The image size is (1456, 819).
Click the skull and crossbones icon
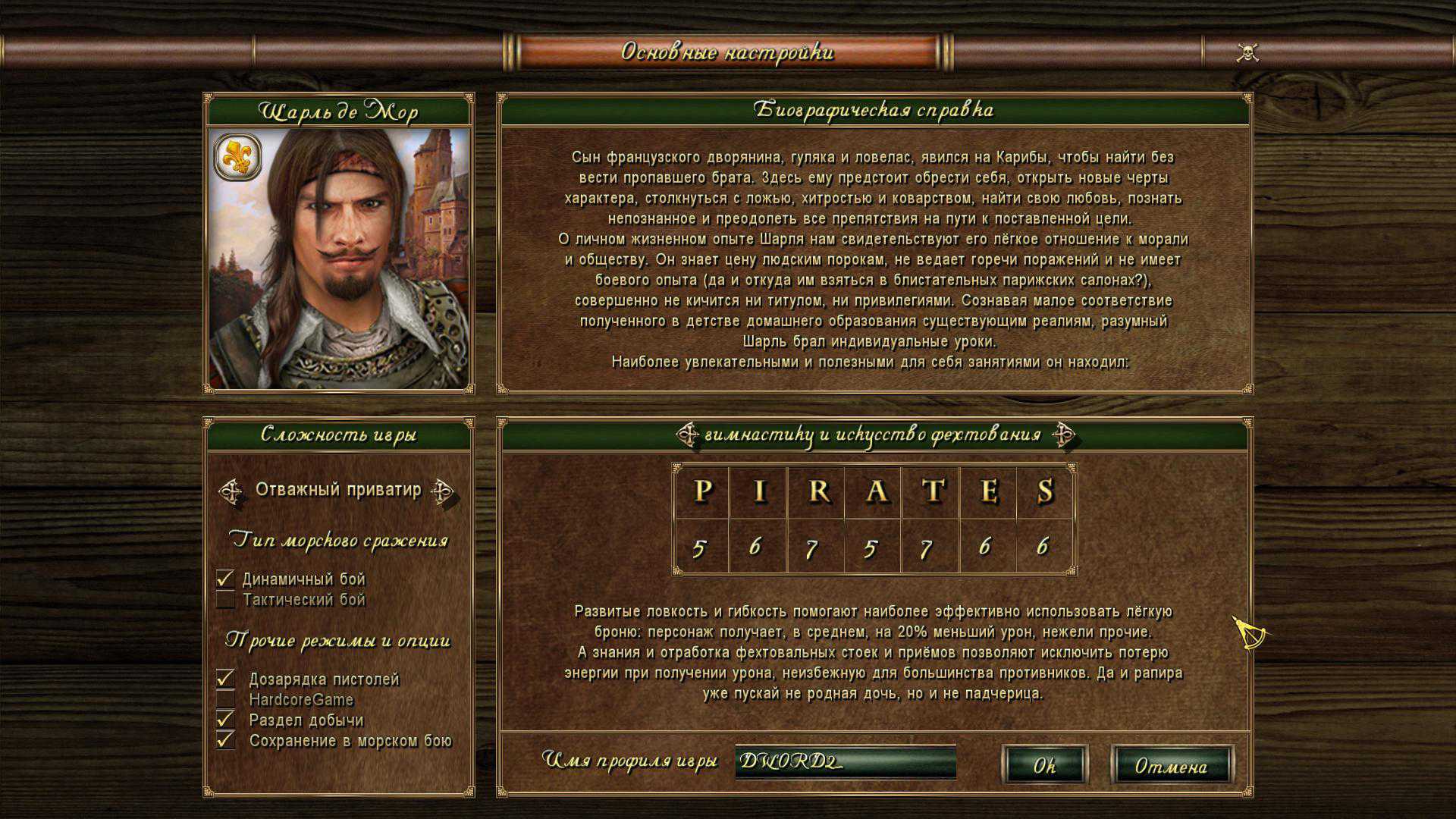pyautogui.click(x=1247, y=52)
